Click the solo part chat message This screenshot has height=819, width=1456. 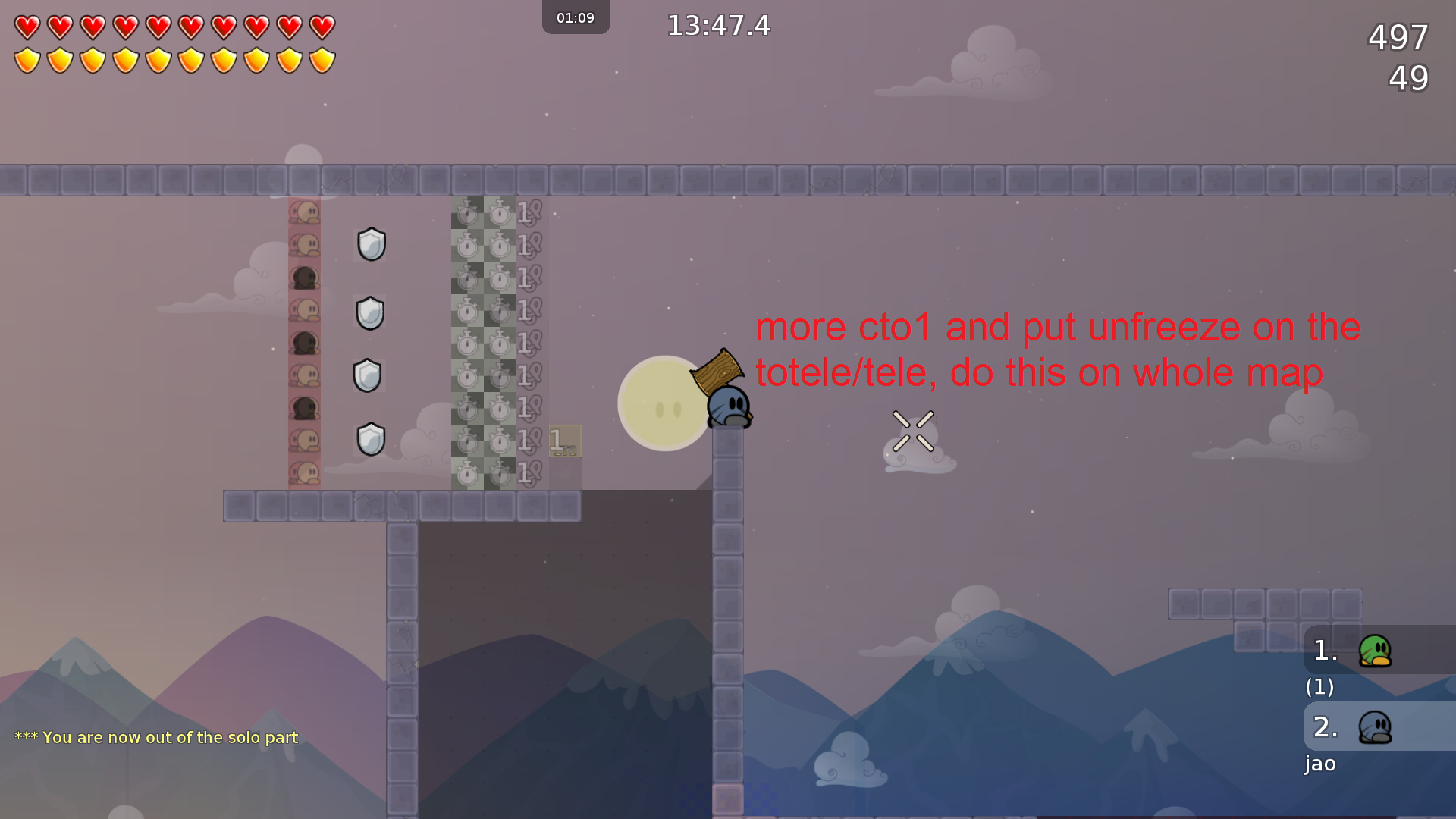(155, 737)
